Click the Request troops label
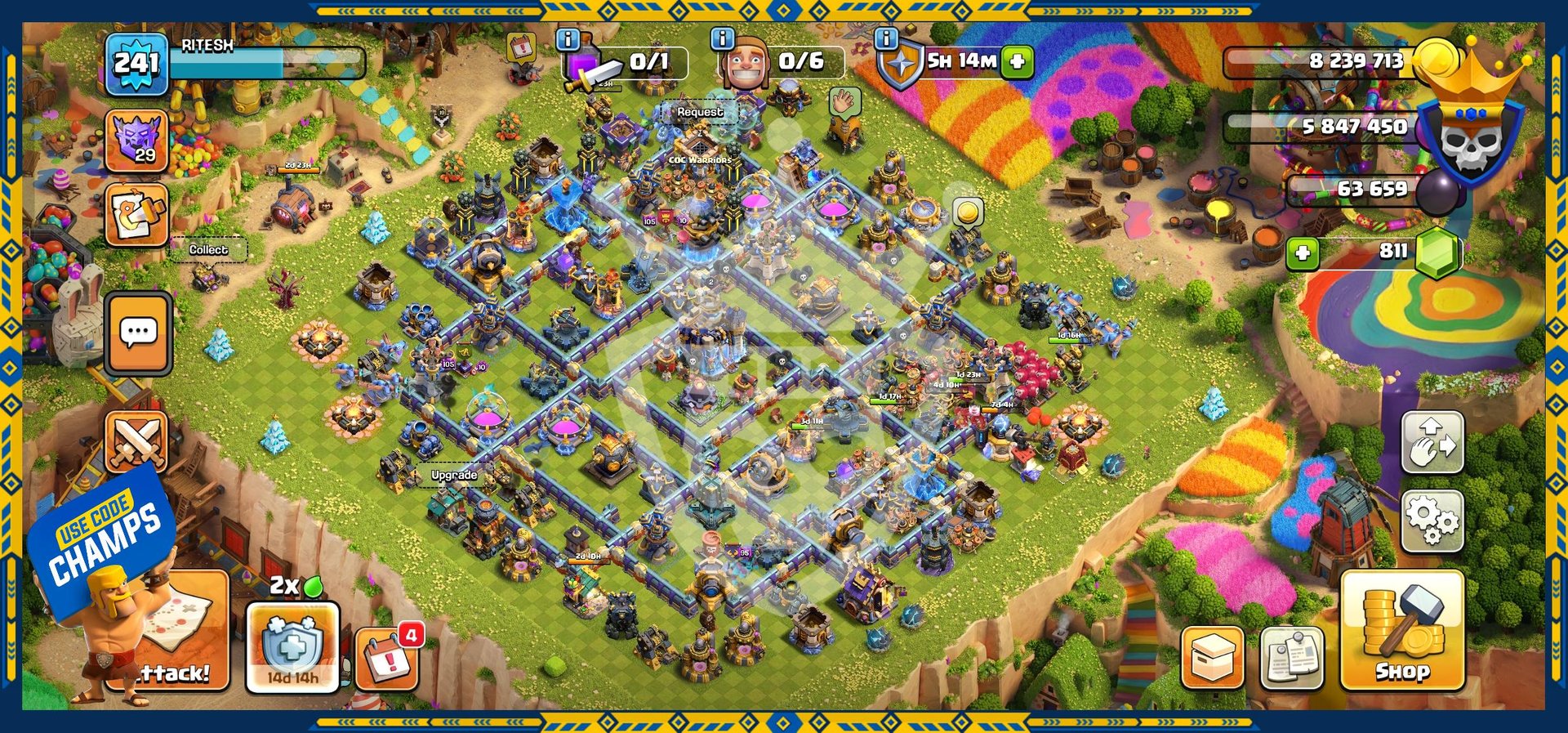The height and width of the screenshot is (733, 1568). pos(700,112)
